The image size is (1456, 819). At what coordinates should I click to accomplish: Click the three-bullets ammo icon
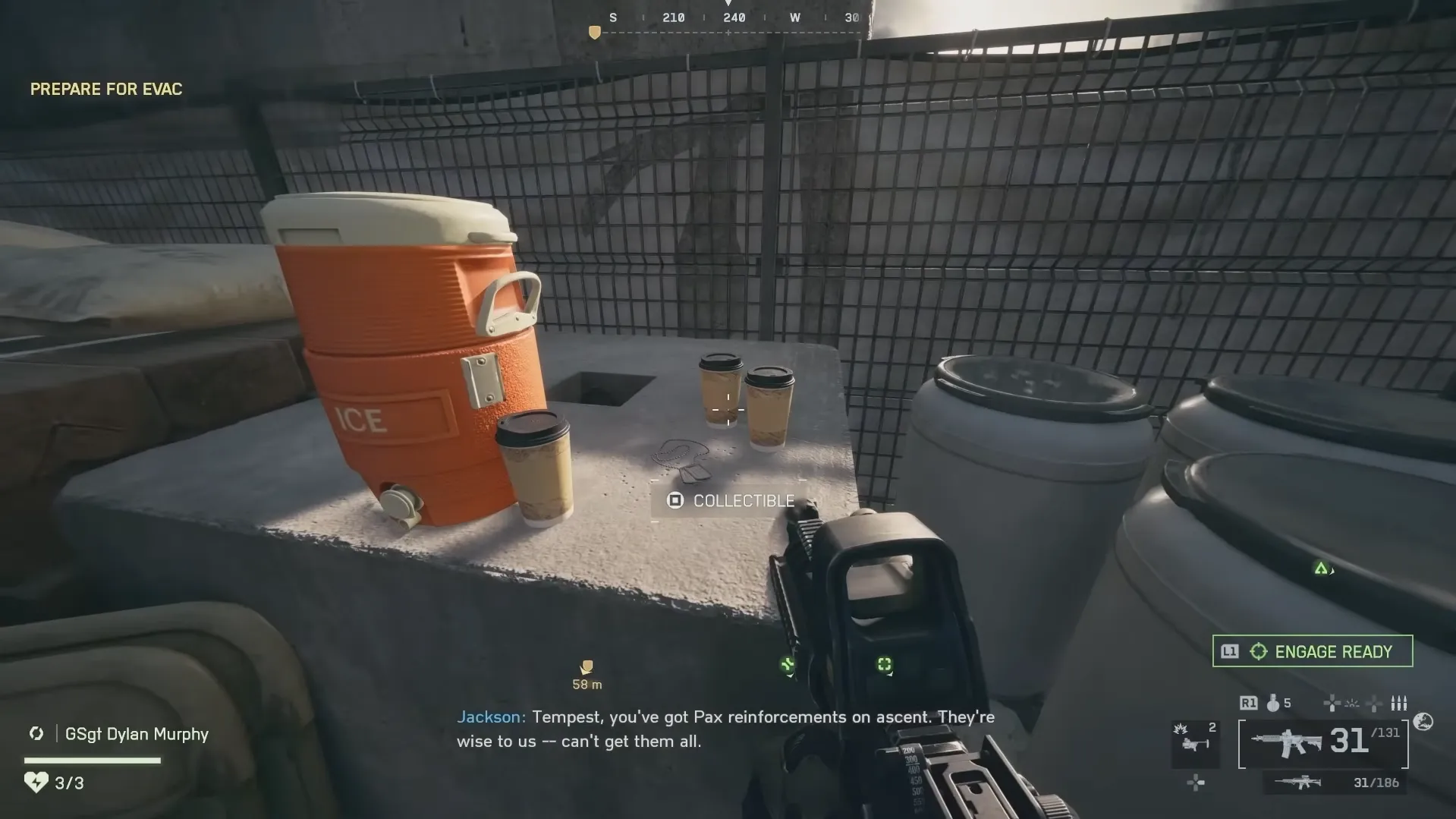(1398, 704)
